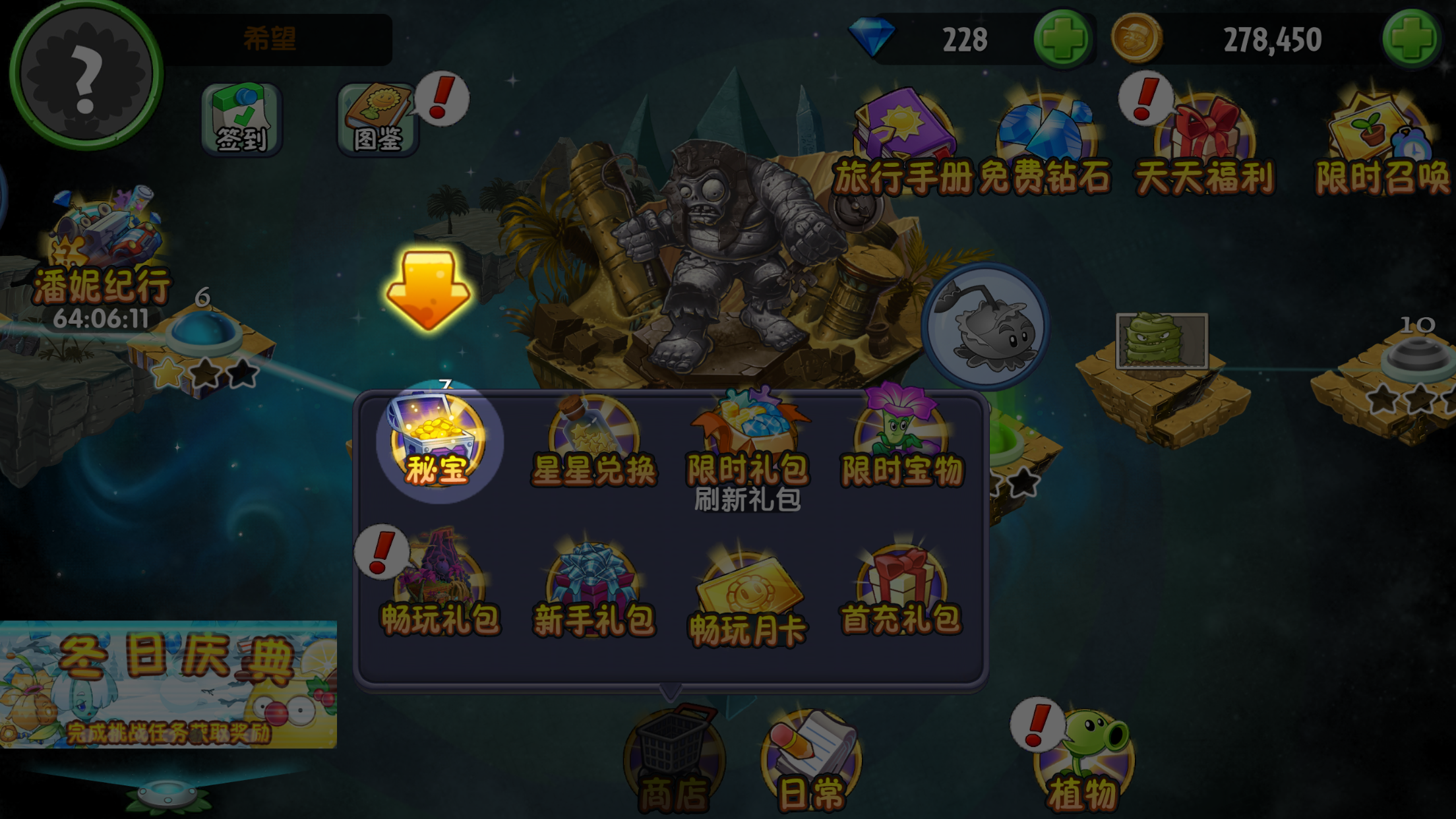Viewport: 1456px width, 819px height.
Task: Open the 图鉴 plant almanac
Action: (x=377, y=117)
